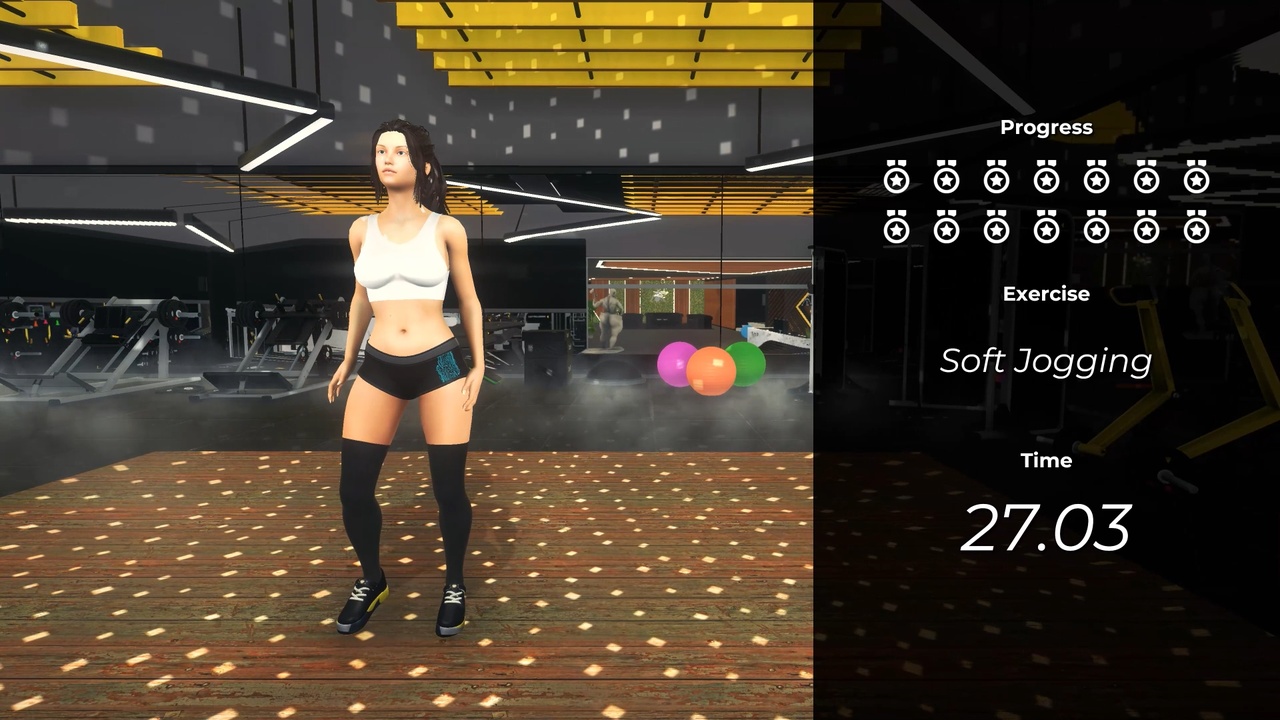
Task: Click the Soft Jogging exercise name
Action: pyautogui.click(x=1046, y=361)
